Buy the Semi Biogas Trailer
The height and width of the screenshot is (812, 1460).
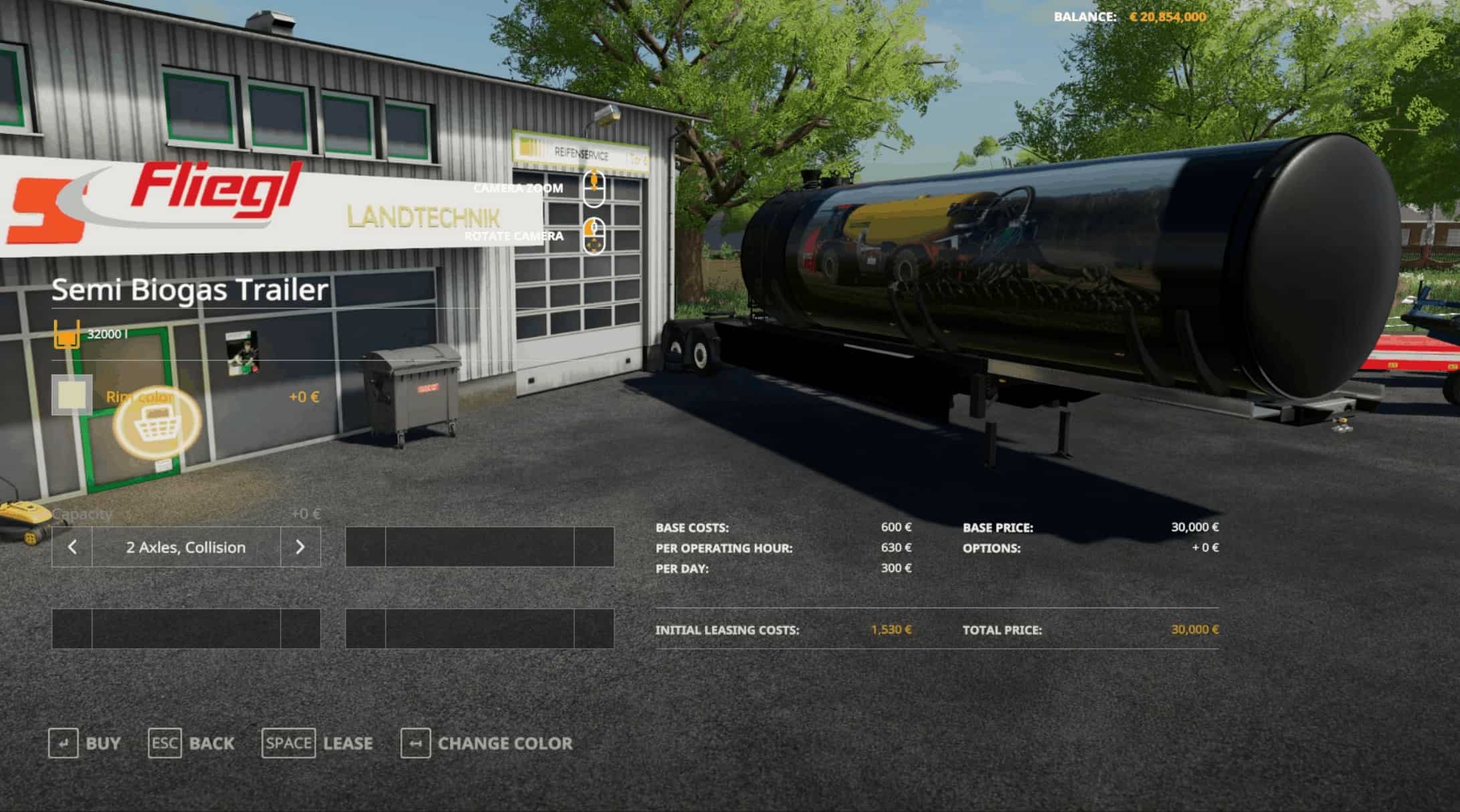point(84,743)
